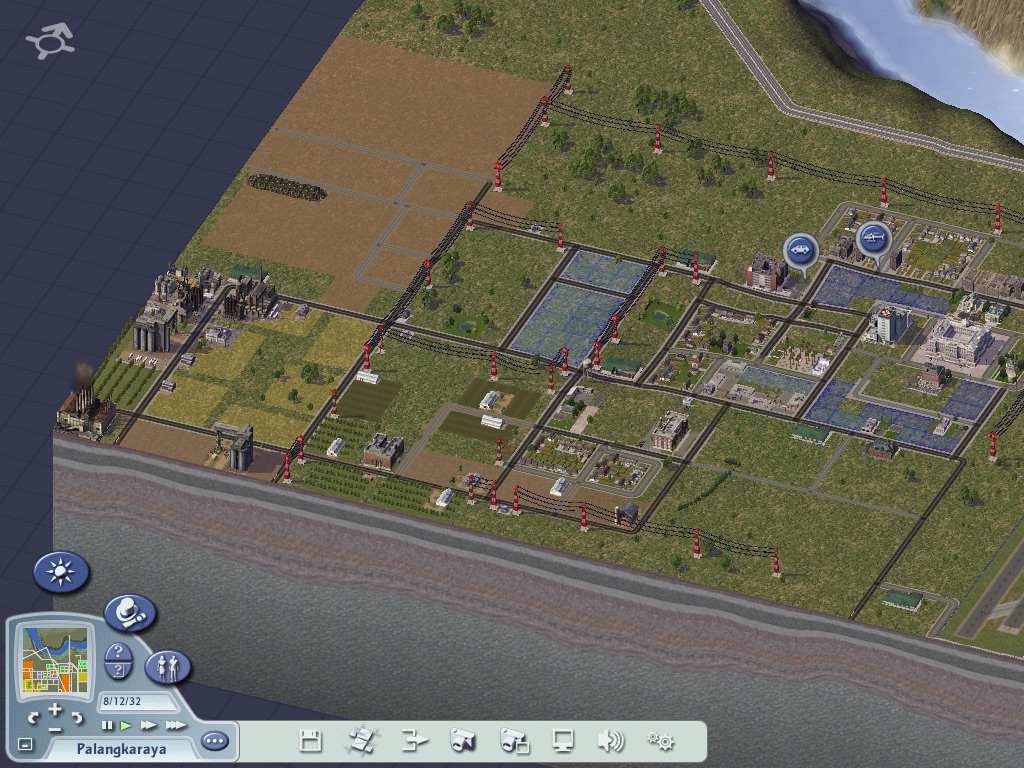Set simulation to normal play speed
This screenshot has width=1024, height=768.
click(126, 725)
